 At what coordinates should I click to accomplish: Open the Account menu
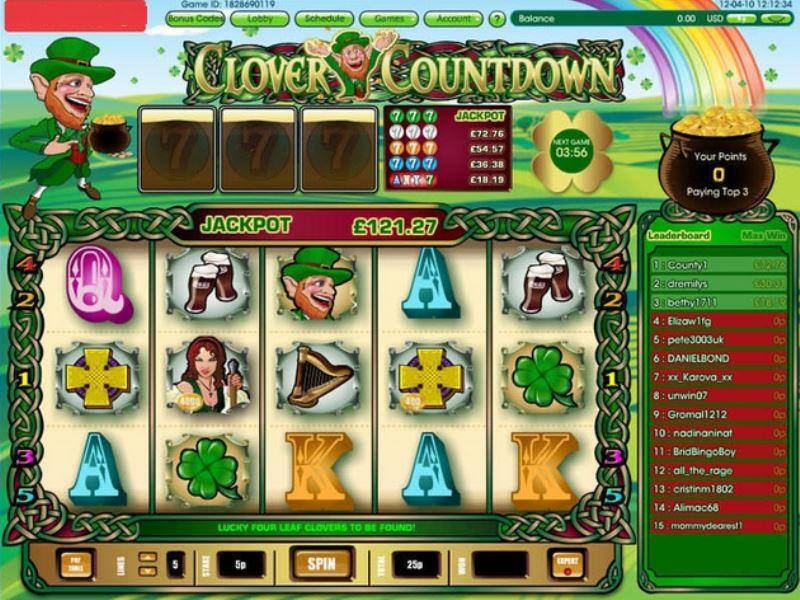[454, 18]
